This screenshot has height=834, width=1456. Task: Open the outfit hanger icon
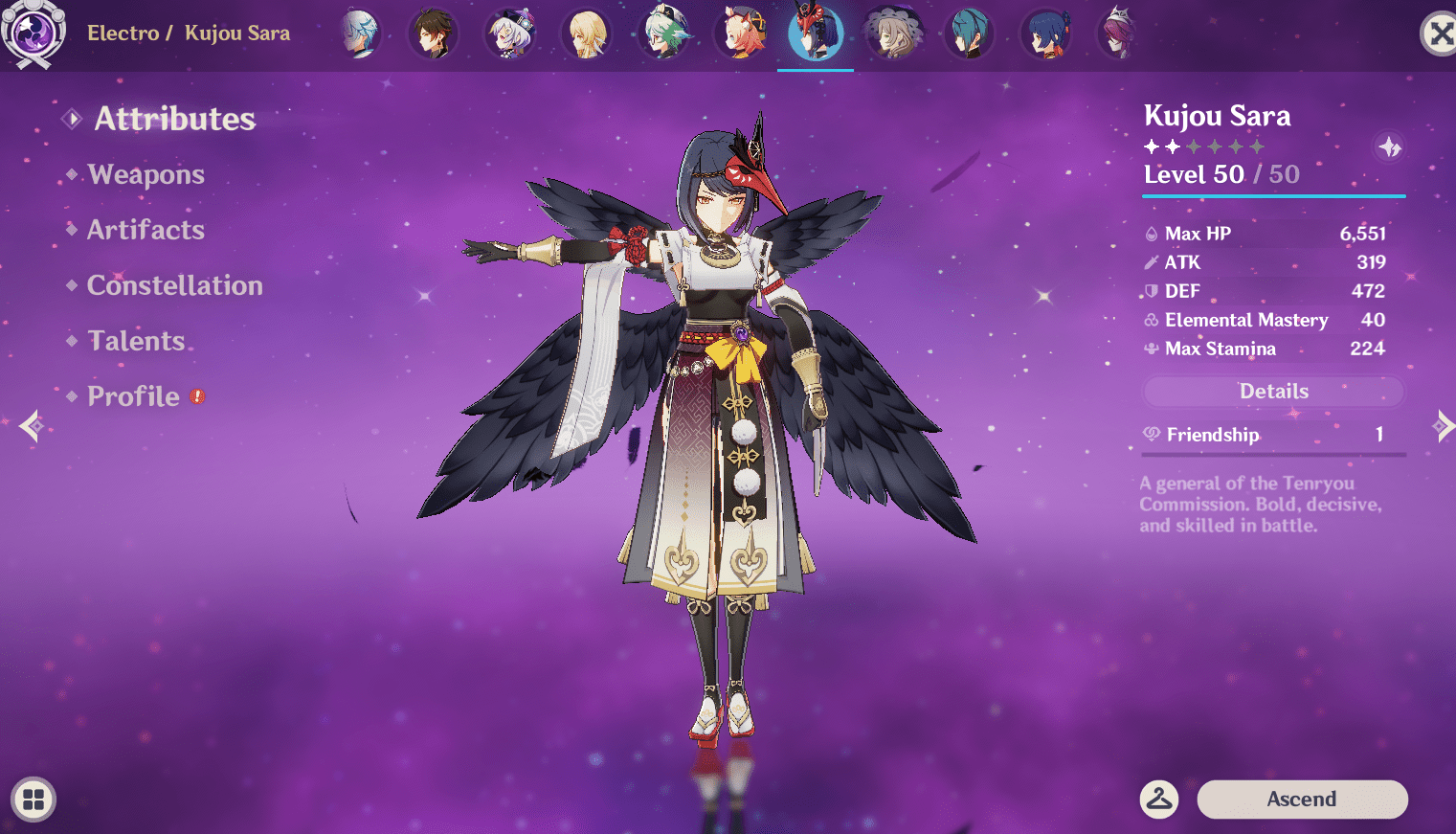pyautogui.click(x=1159, y=799)
